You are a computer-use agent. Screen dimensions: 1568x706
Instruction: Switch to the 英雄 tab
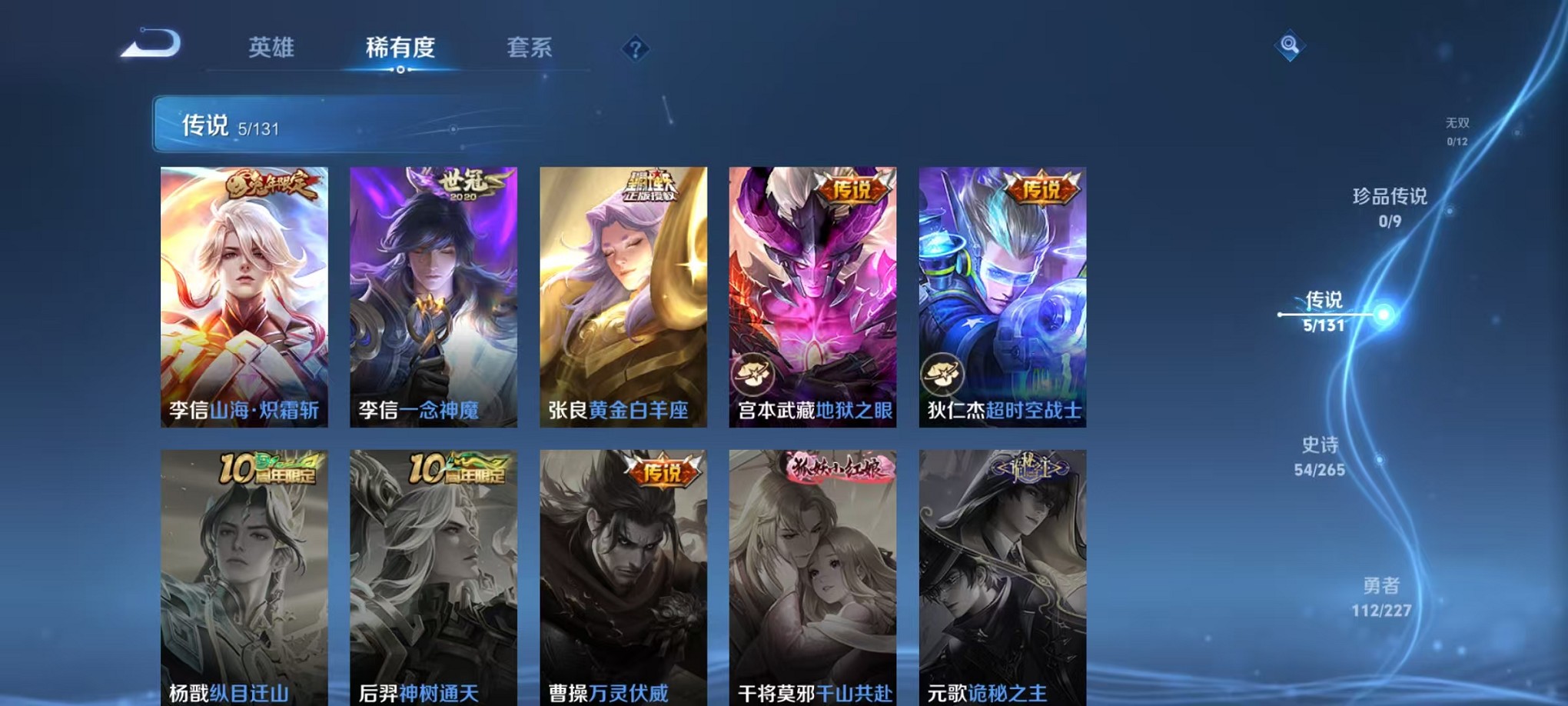point(271,48)
